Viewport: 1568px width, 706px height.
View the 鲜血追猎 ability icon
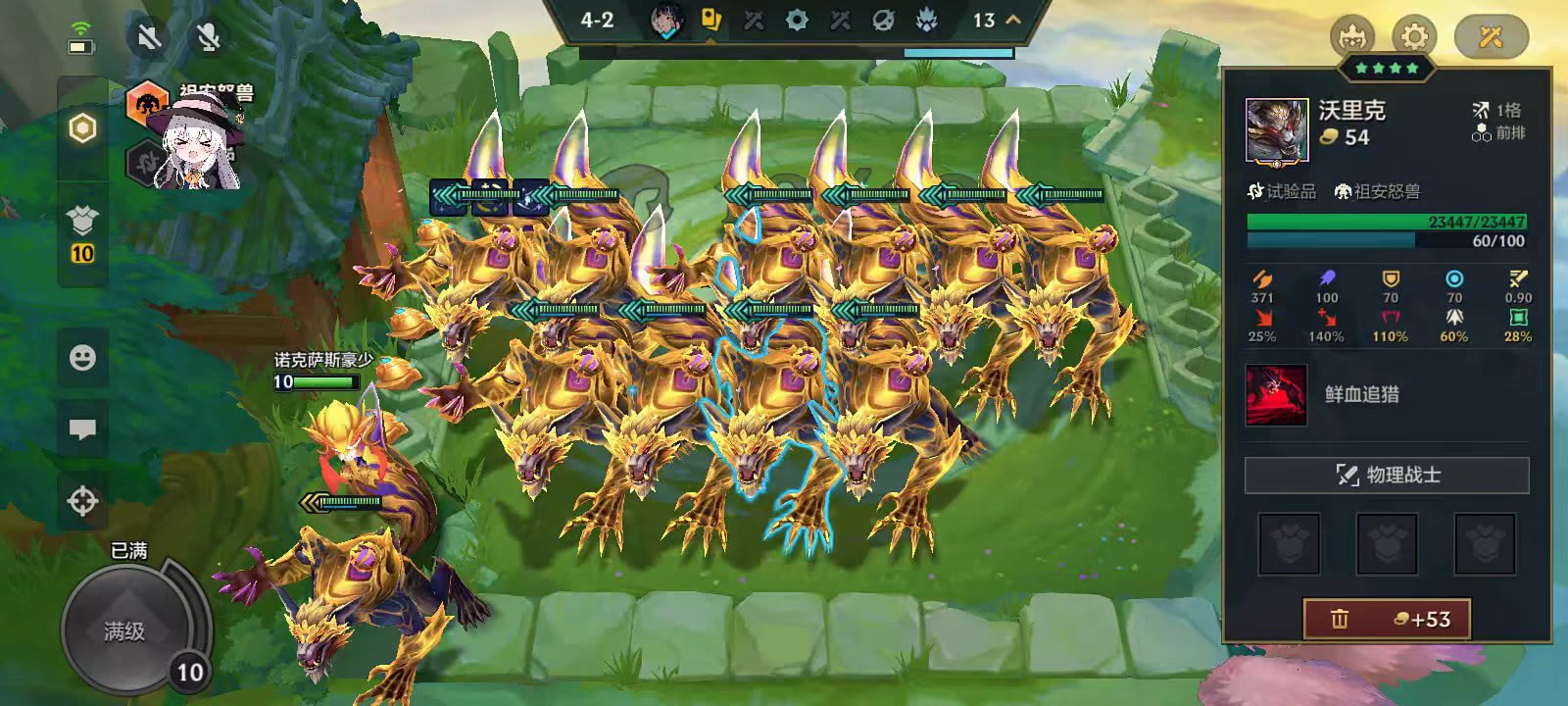1276,395
